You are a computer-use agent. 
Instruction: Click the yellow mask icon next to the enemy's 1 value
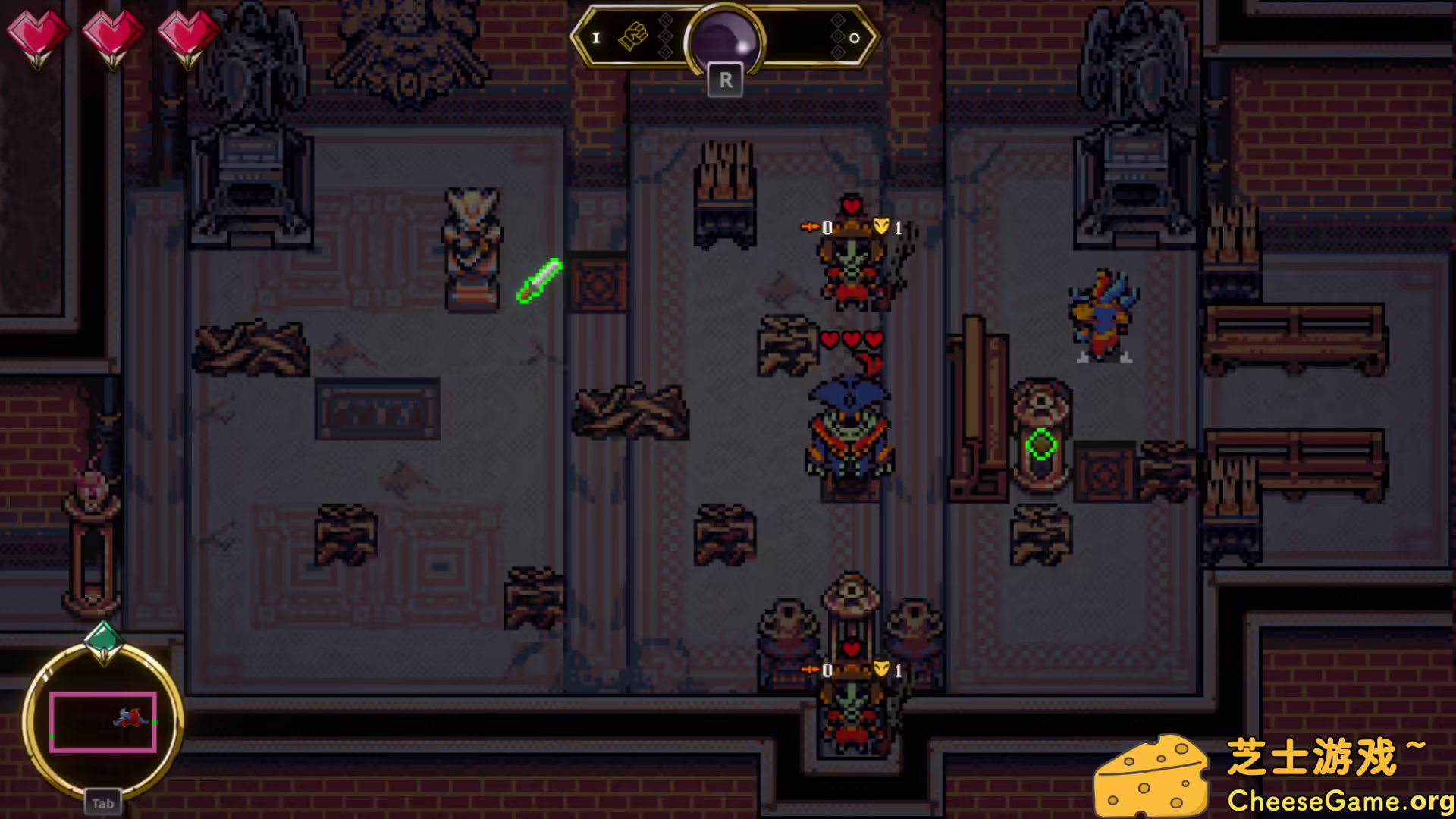coord(880,224)
